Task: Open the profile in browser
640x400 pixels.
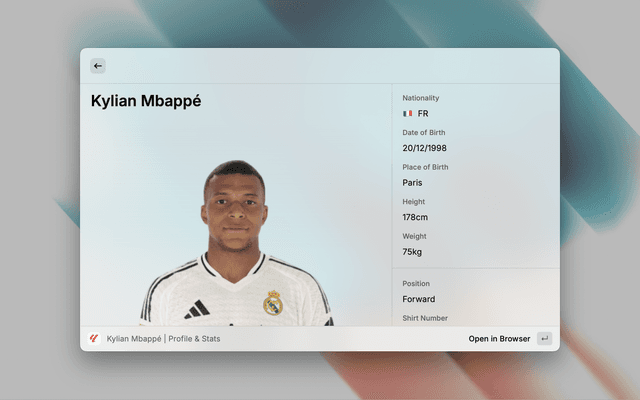Action: tap(500, 339)
